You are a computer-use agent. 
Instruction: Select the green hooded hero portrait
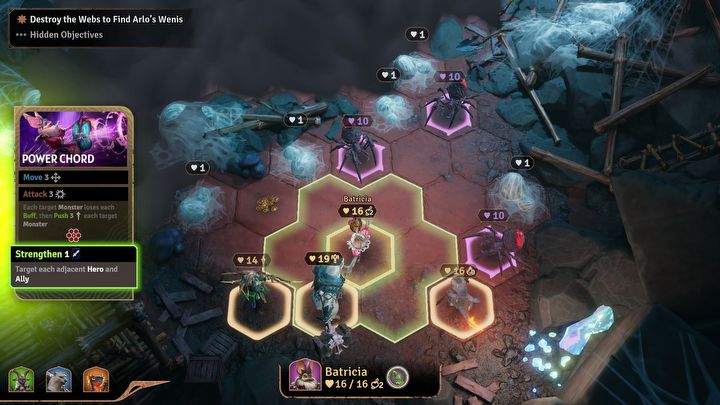(x=20, y=380)
